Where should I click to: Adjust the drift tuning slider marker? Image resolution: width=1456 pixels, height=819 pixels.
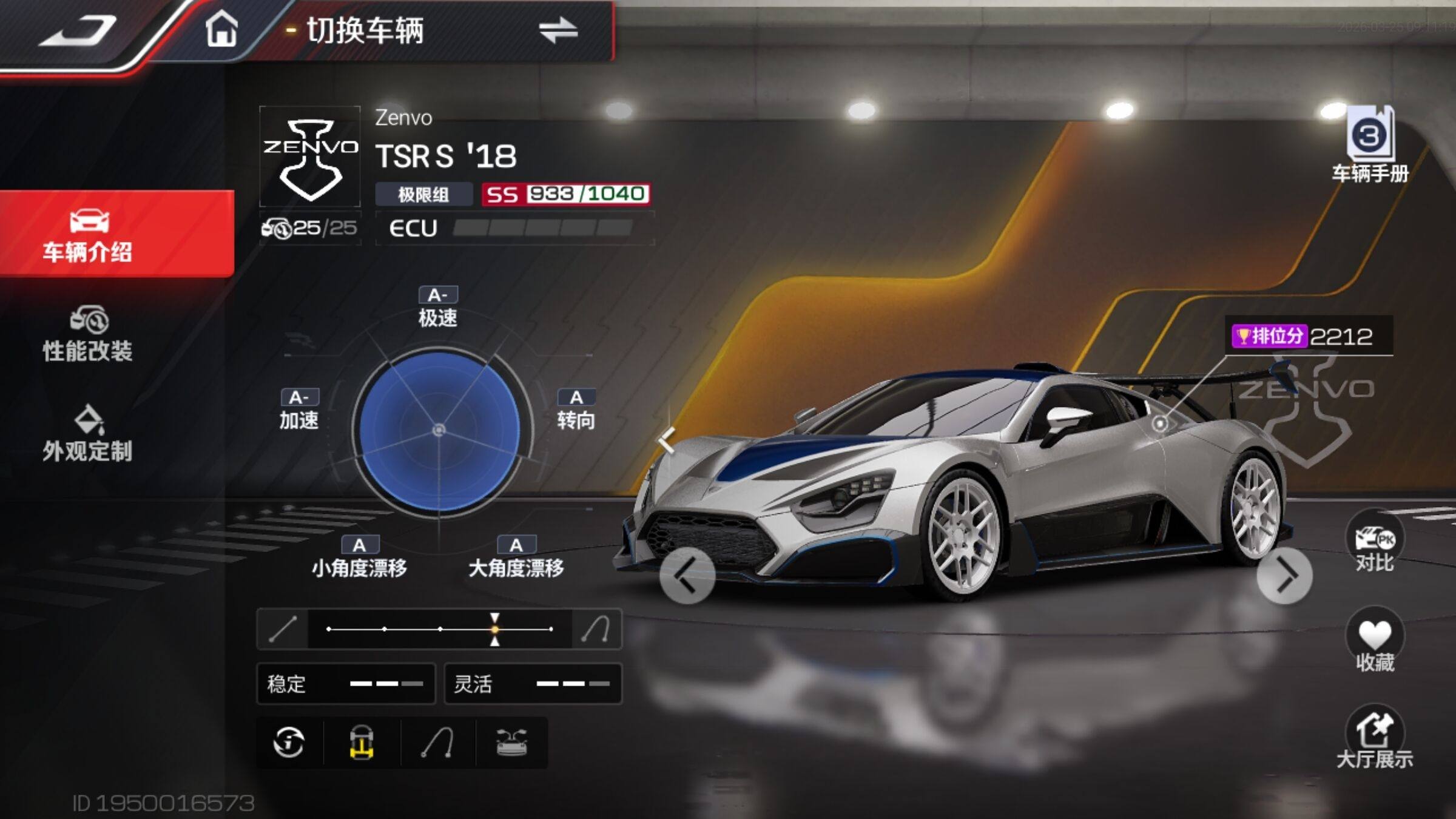(x=495, y=629)
